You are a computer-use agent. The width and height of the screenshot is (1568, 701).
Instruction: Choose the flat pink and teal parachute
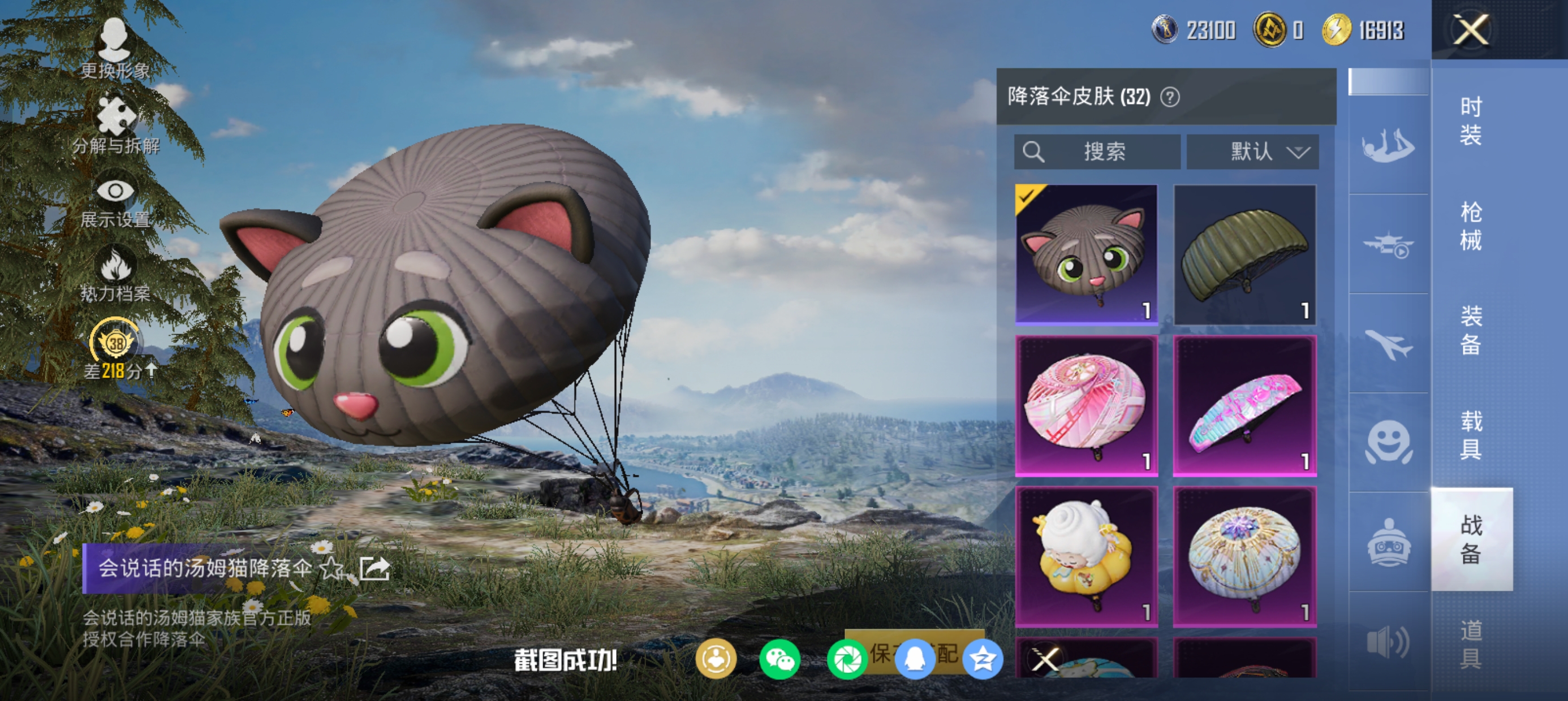click(1244, 405)
